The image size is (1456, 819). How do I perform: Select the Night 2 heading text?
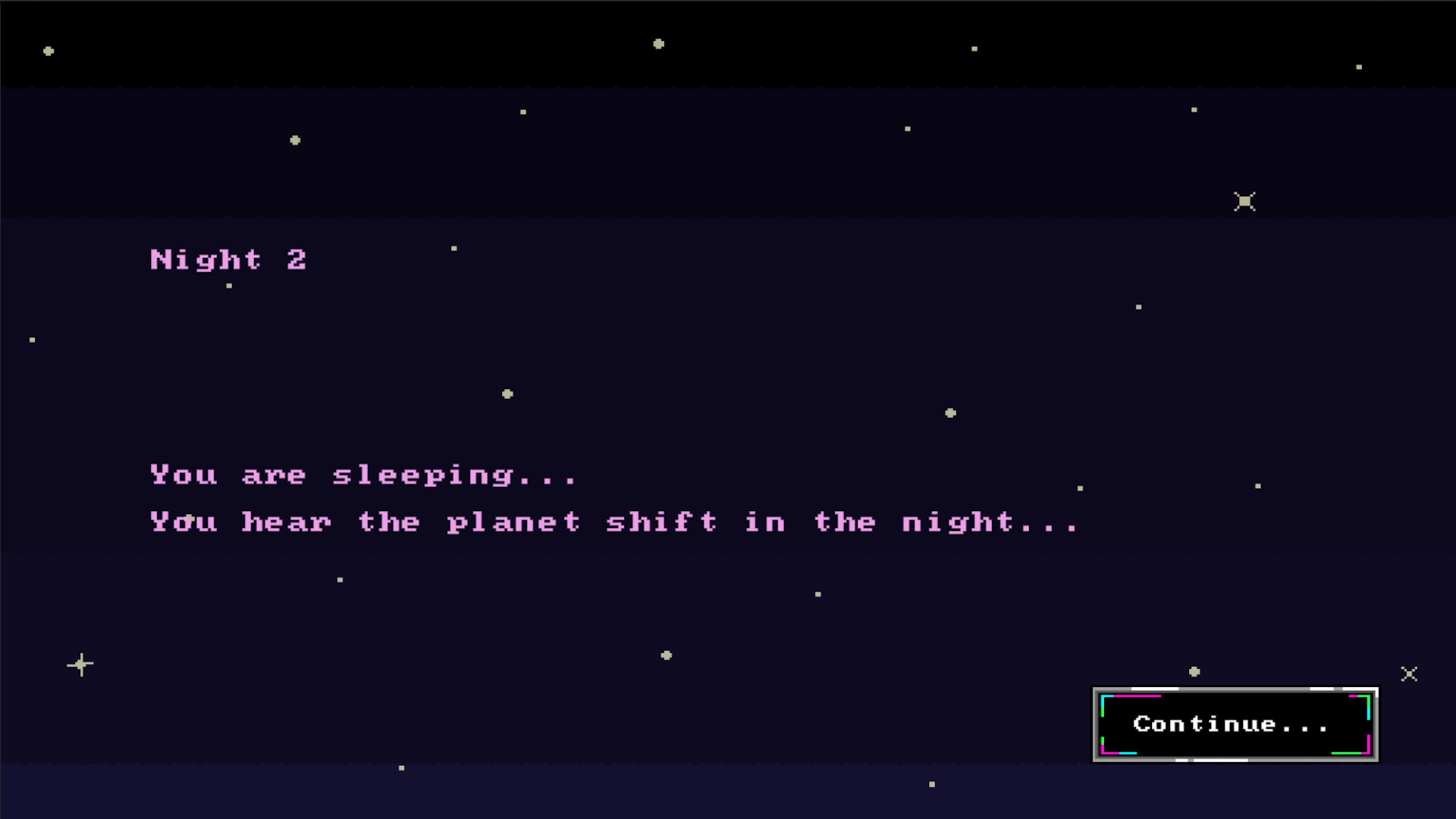pyautogui.click(x=229, y=259)
